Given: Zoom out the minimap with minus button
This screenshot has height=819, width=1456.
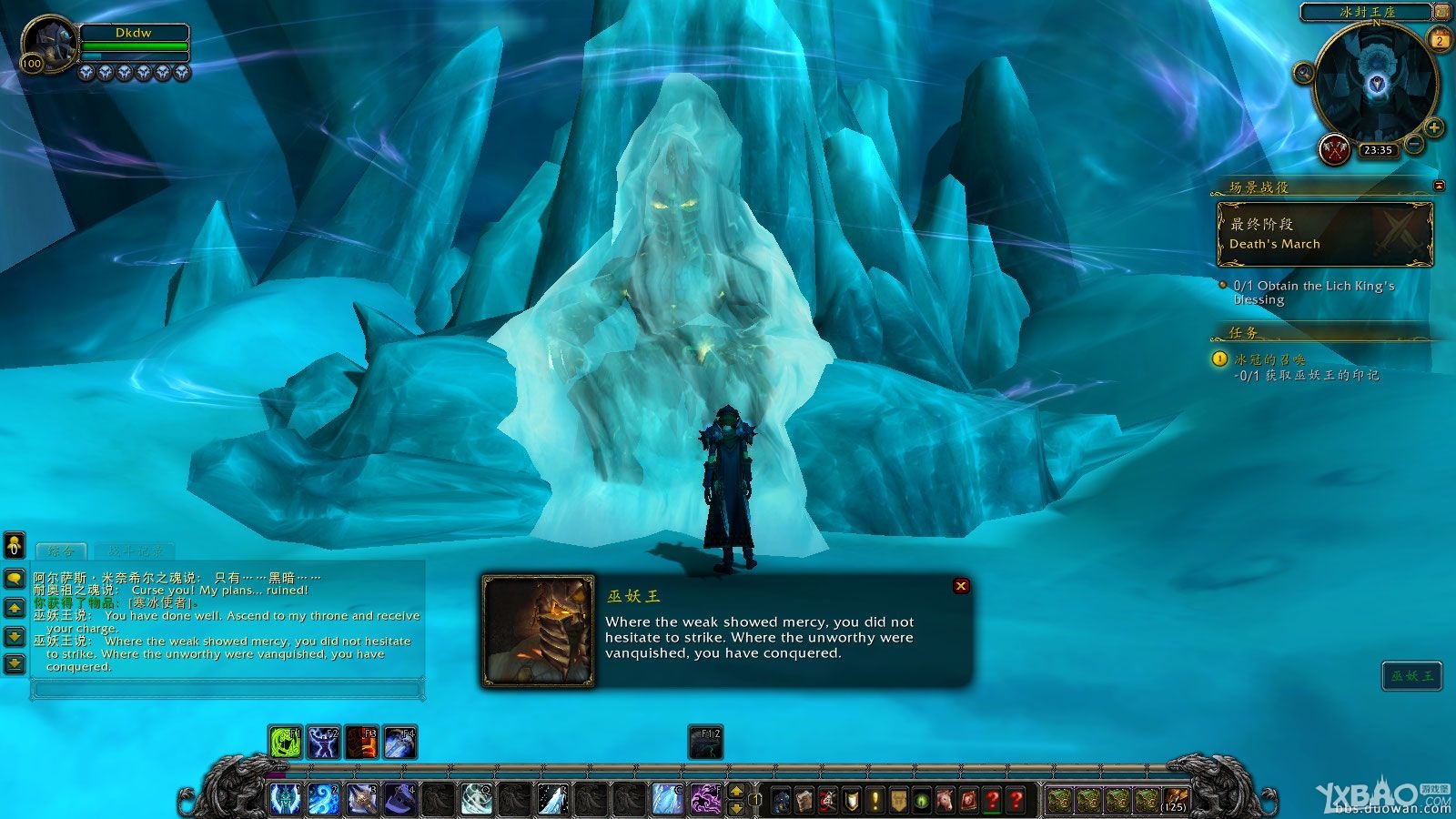Looking at the screenshot, I should pos(1414,144).
